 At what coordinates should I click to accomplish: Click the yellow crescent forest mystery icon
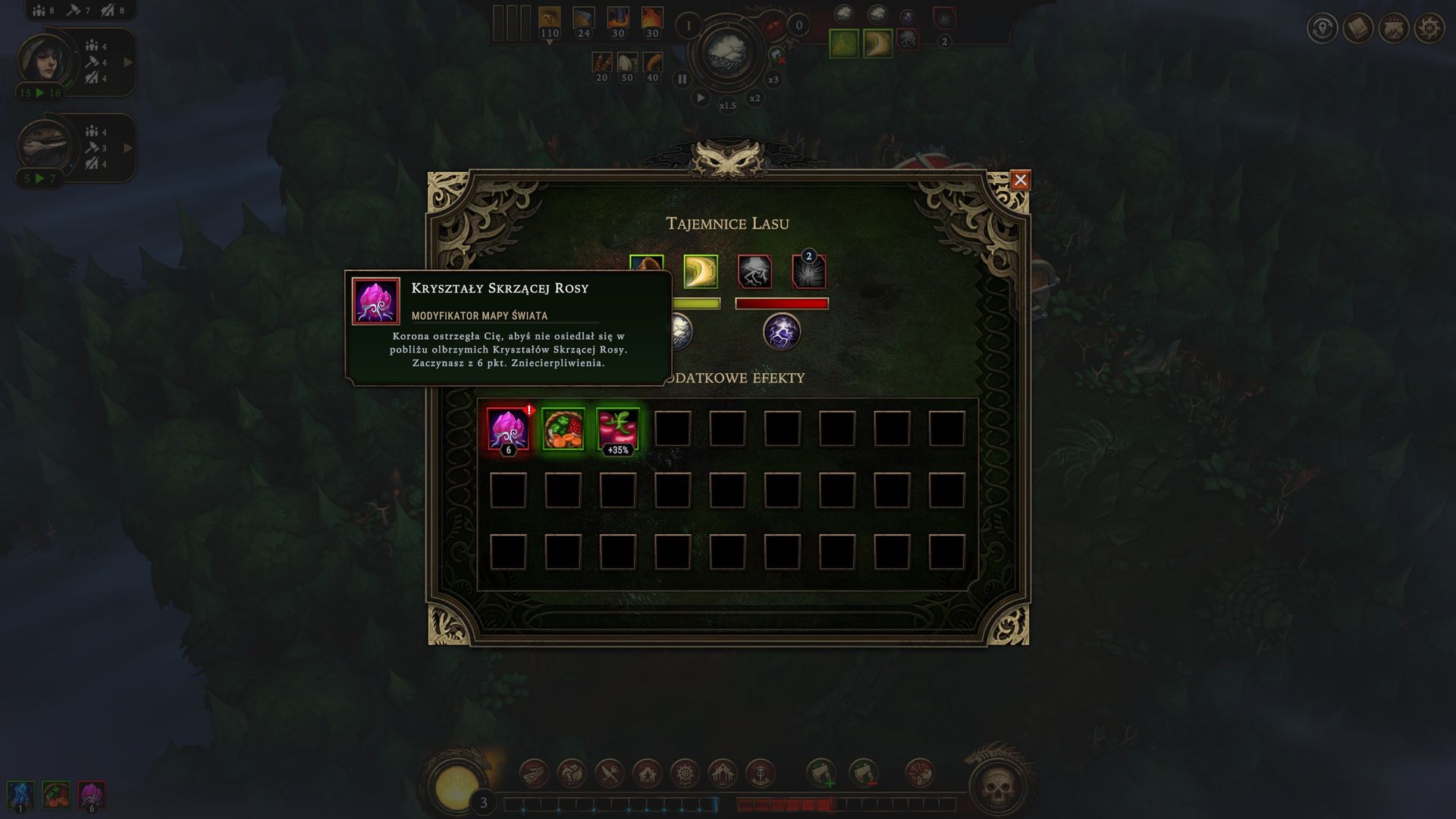tap(700, 271)
